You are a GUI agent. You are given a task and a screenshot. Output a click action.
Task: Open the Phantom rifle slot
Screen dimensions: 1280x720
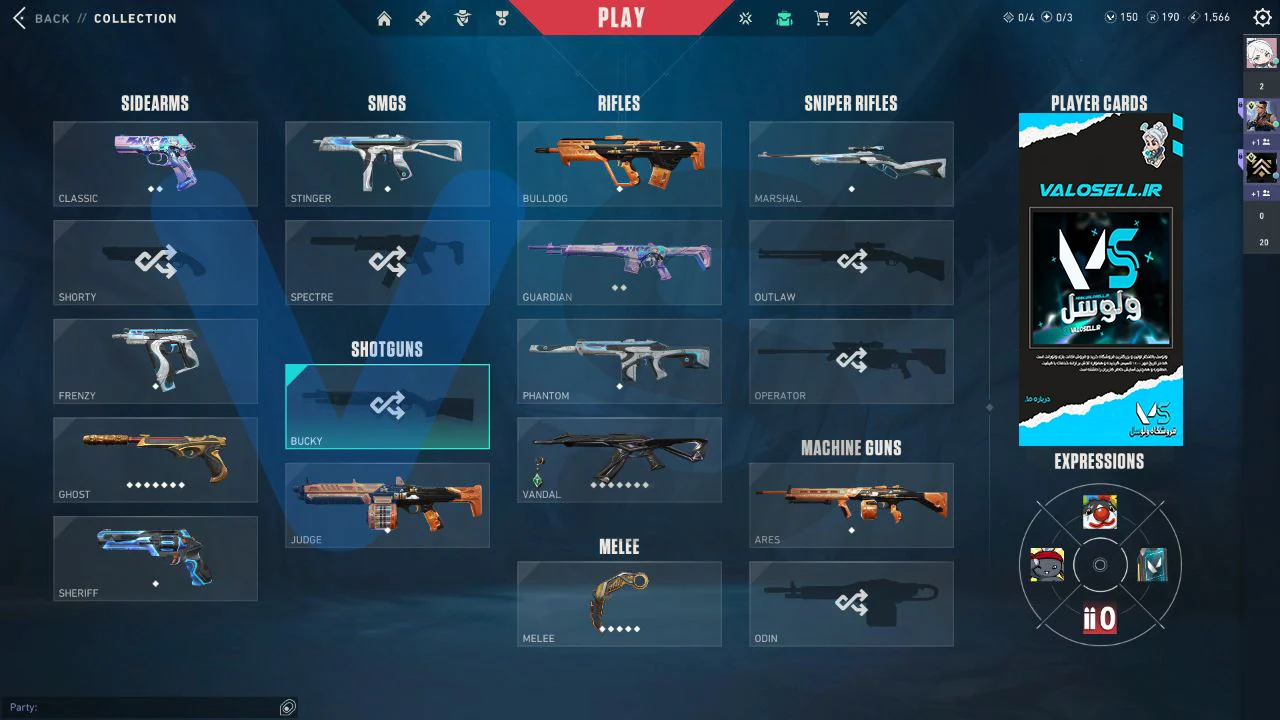tap(619, 361)
